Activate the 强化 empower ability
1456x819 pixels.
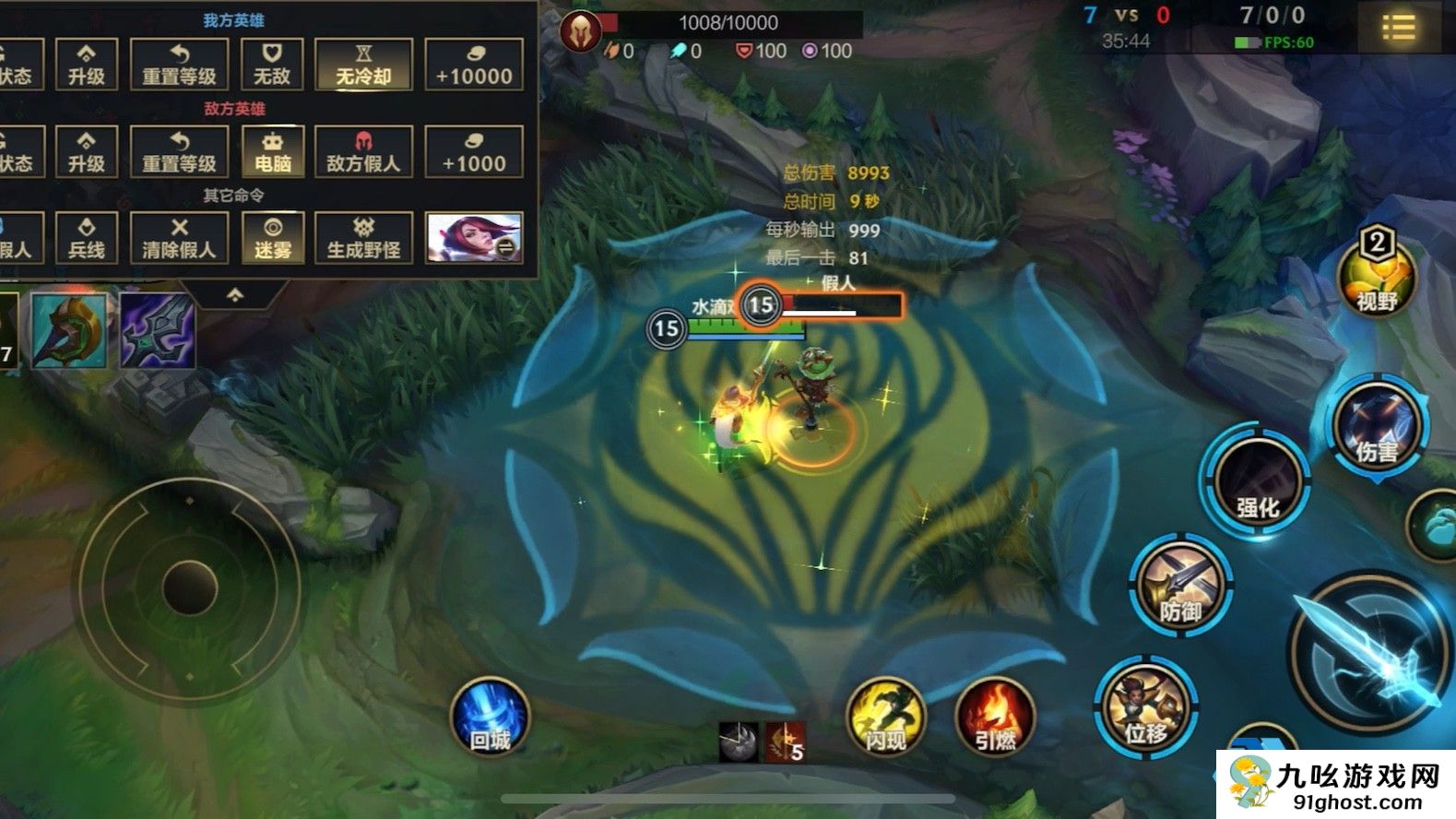[1258, 481]
